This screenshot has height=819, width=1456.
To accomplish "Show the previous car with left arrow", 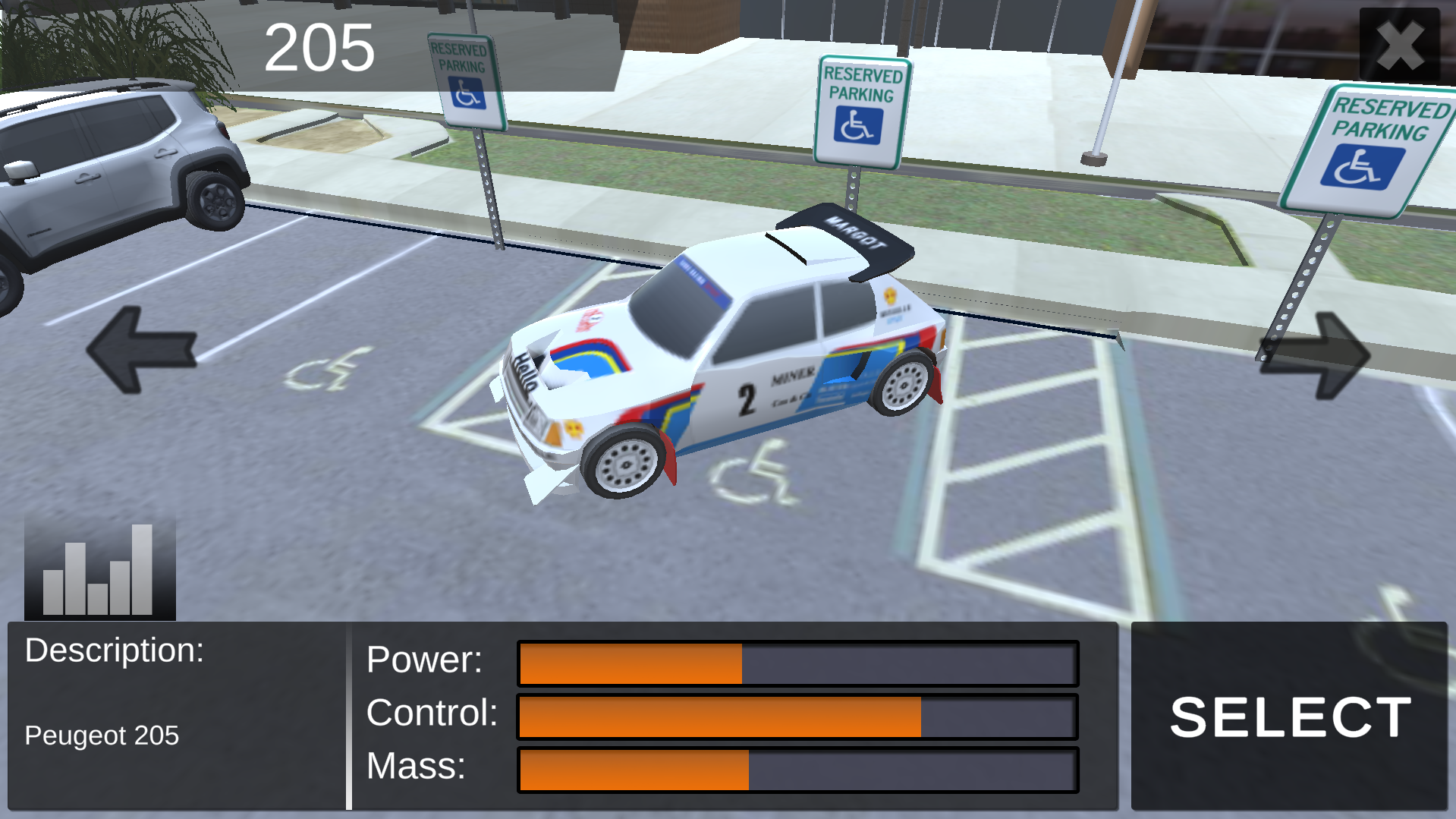I will pyautogui.click(x=142, y=350).
